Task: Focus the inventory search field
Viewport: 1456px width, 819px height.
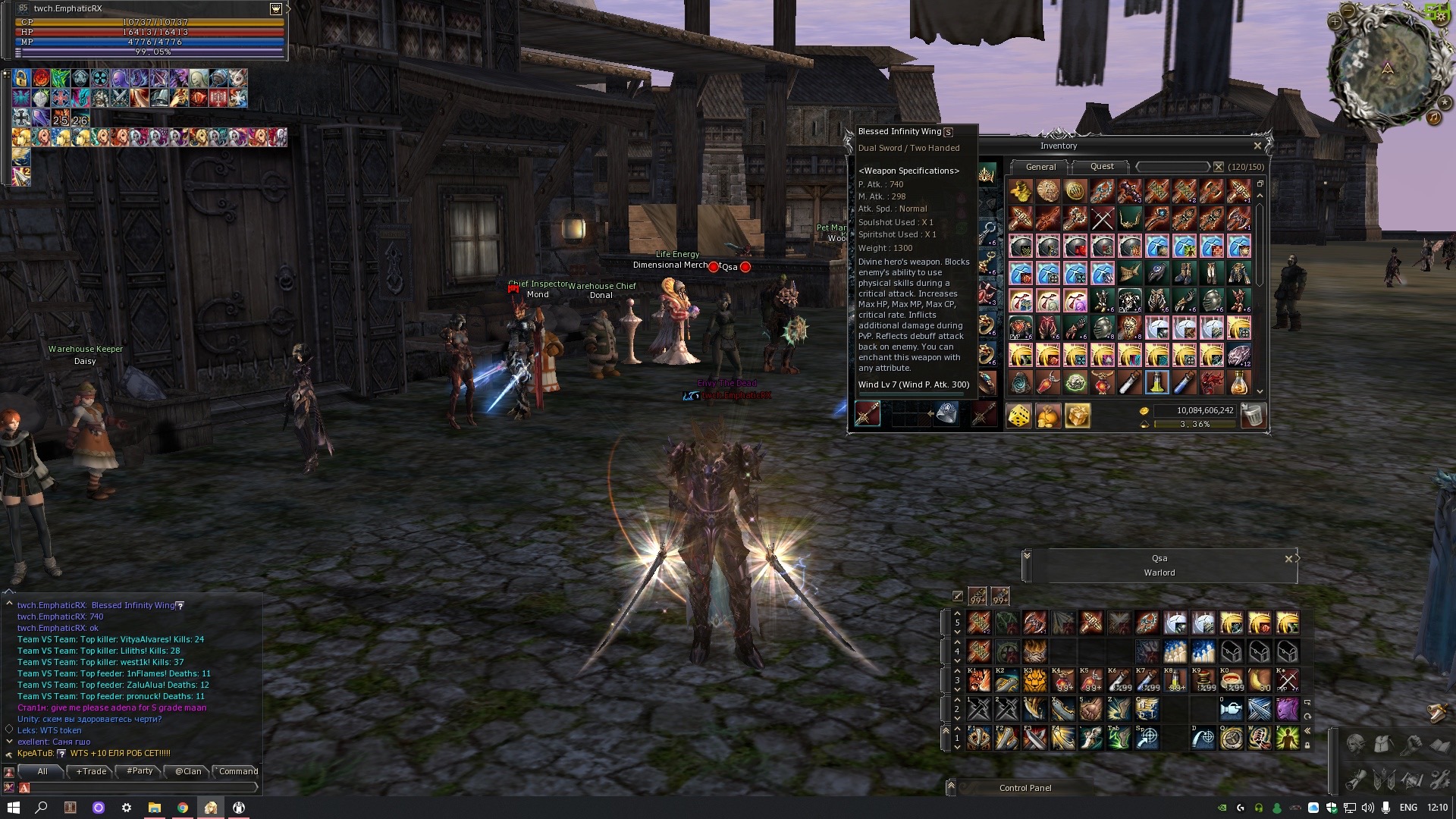Action: tap(1172, 167)
